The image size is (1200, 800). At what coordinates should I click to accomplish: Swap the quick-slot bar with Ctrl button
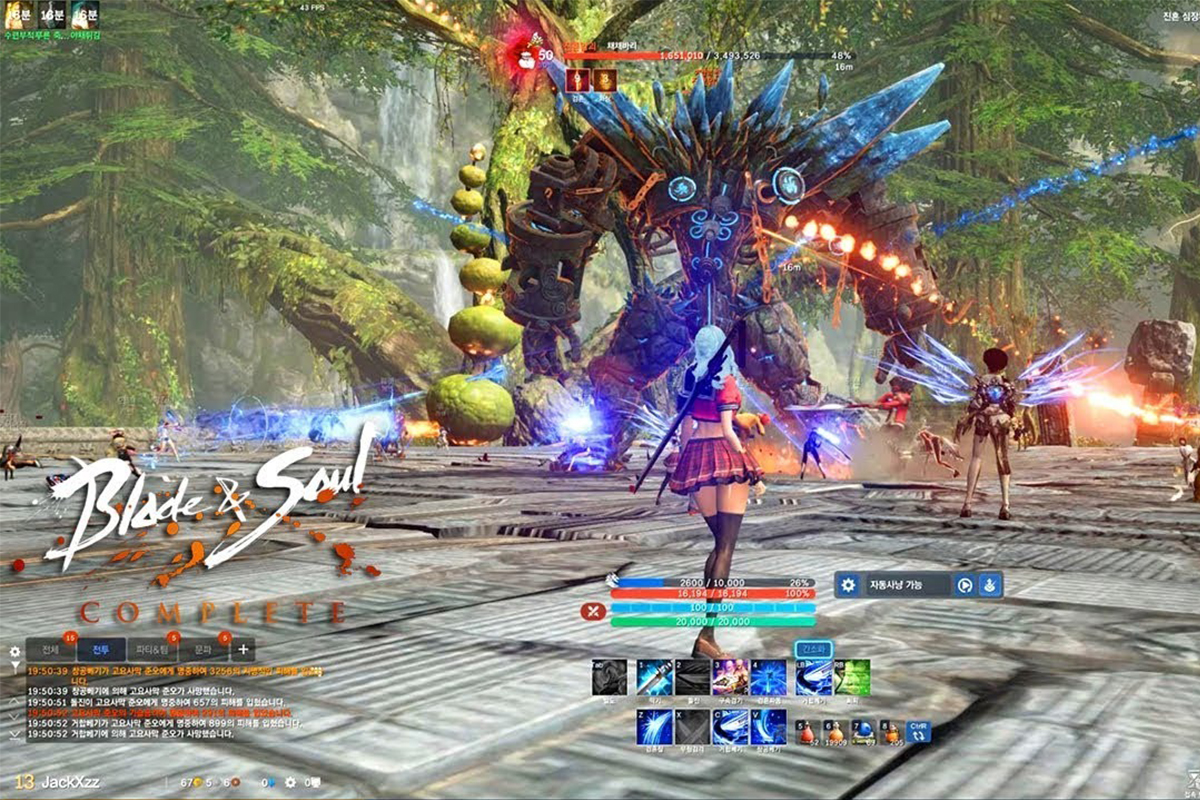918,732
